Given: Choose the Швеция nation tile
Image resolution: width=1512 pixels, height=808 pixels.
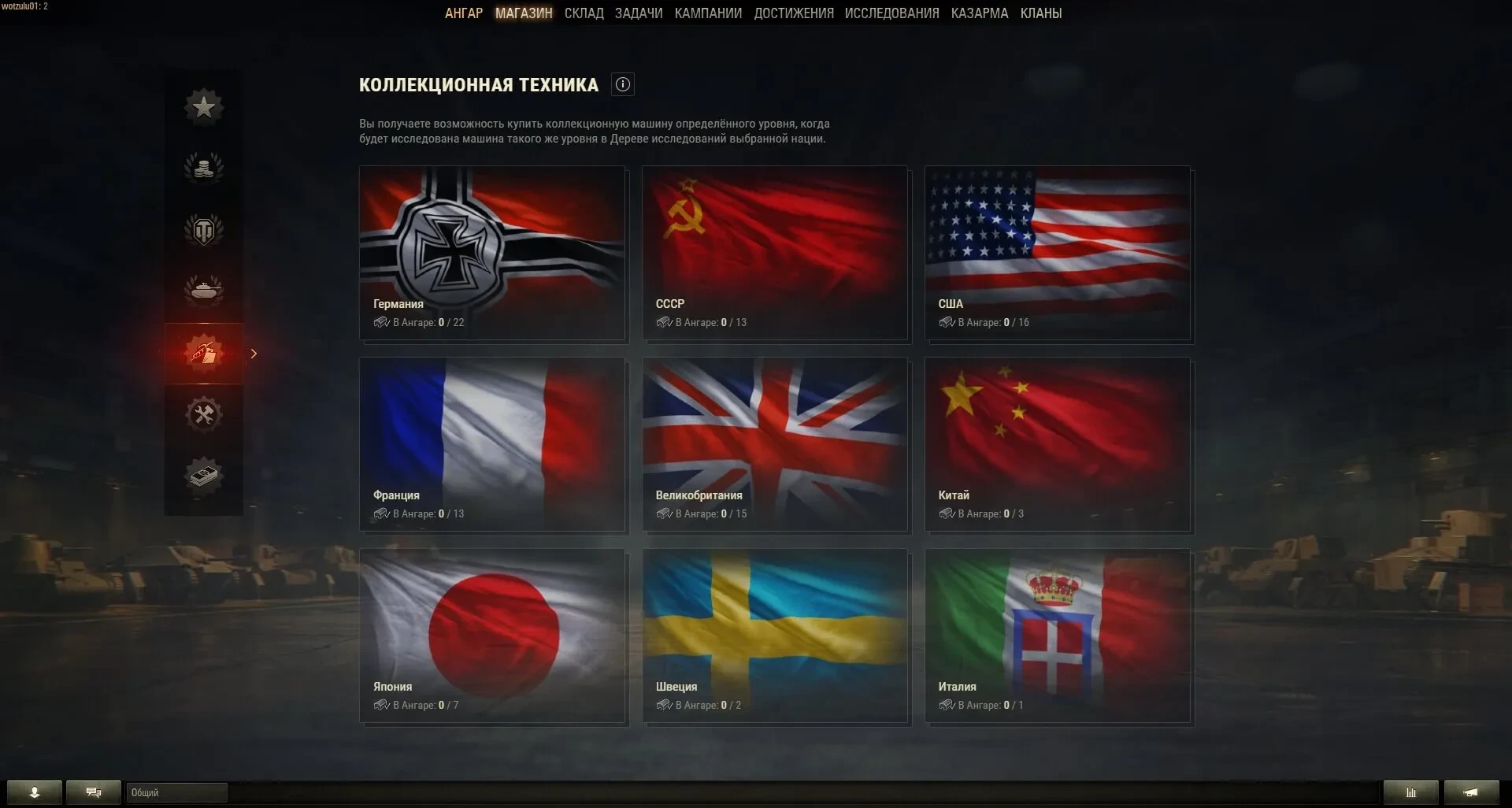Looking at the screenshot, I should [775, 636].
